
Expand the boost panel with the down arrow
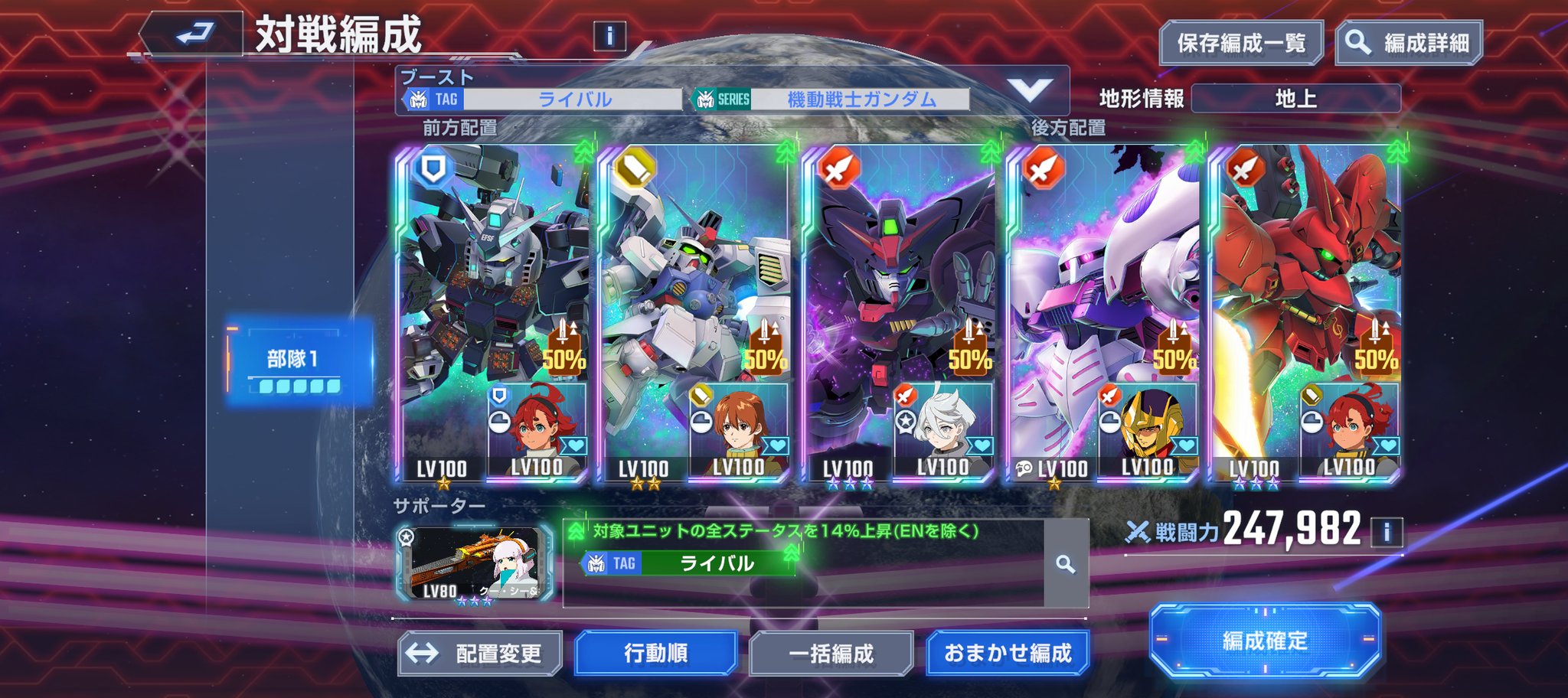pos(1029,91)
